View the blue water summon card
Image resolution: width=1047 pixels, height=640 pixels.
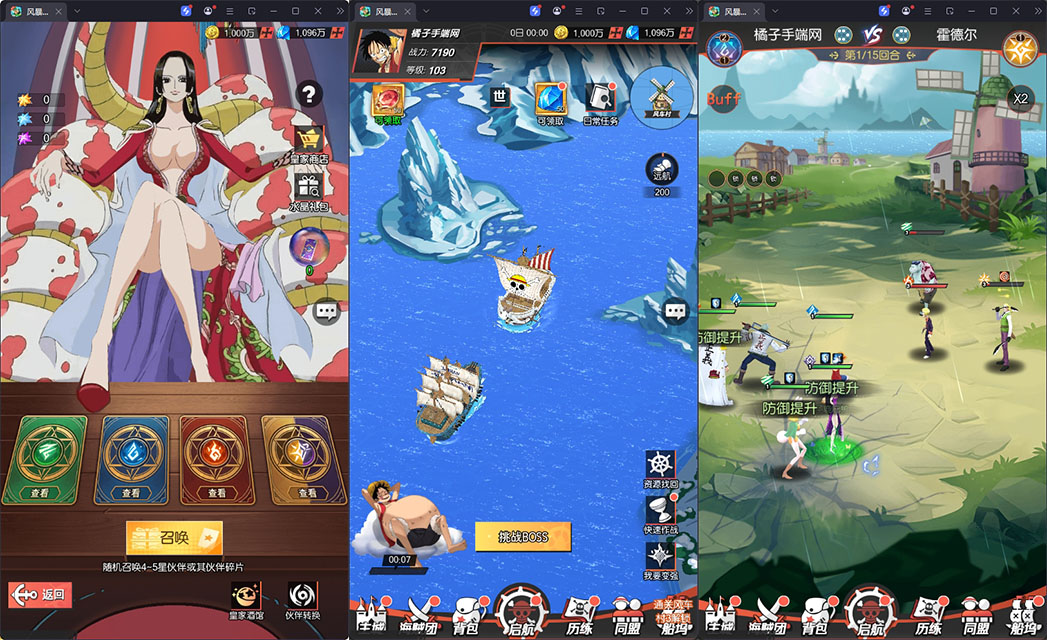pyautogui.click(x=131, y=459)
